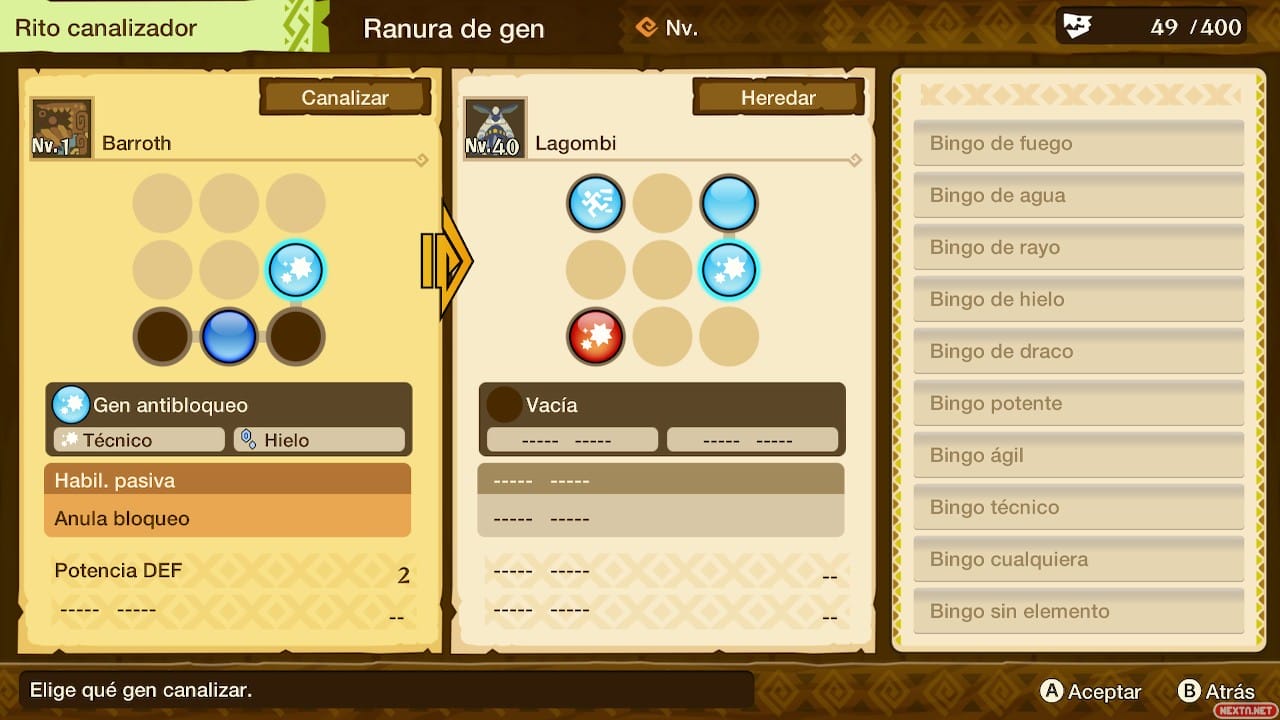1280x720 pixels.
Task: Click Barroth monster portrait icon
Action: [62, 128]
